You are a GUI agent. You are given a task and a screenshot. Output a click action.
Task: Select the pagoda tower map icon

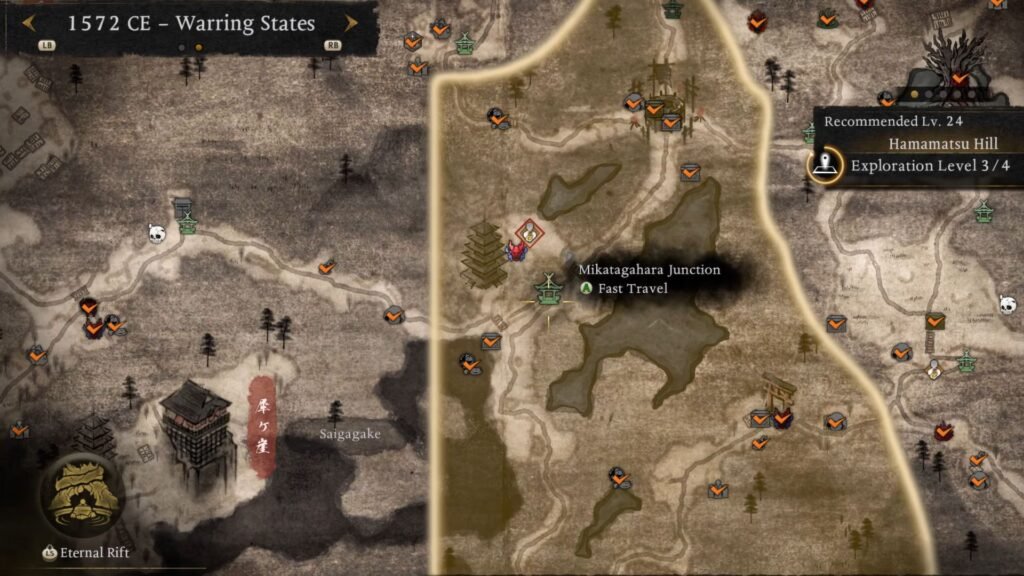(x=487, y=258)
